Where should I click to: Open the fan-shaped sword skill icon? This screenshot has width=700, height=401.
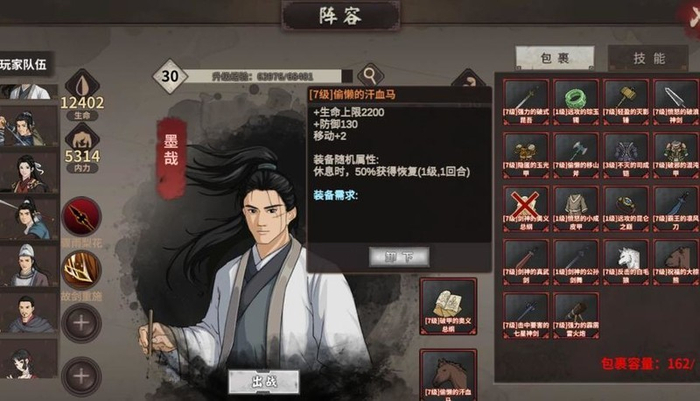point(80,268)
